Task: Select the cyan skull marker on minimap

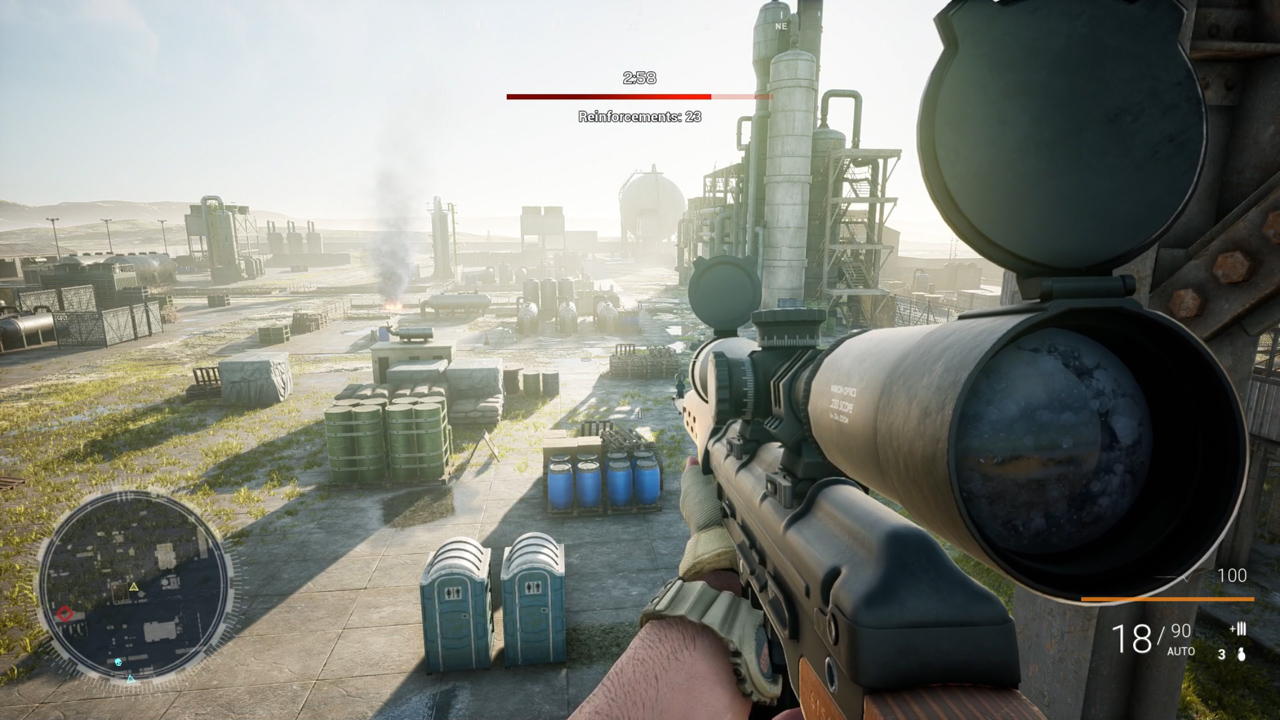Action: pos(118,662)
